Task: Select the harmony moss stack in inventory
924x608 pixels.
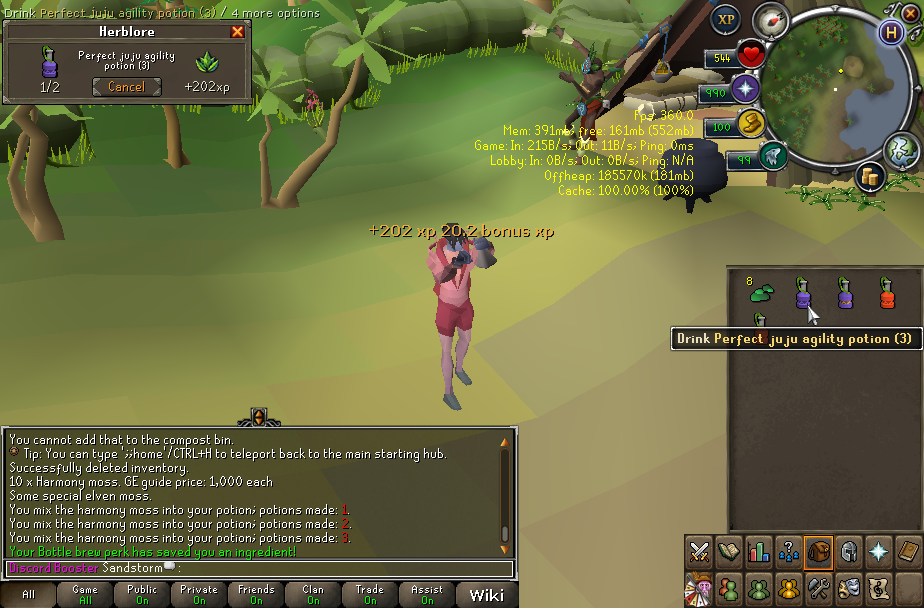Action: click(762, 292)
